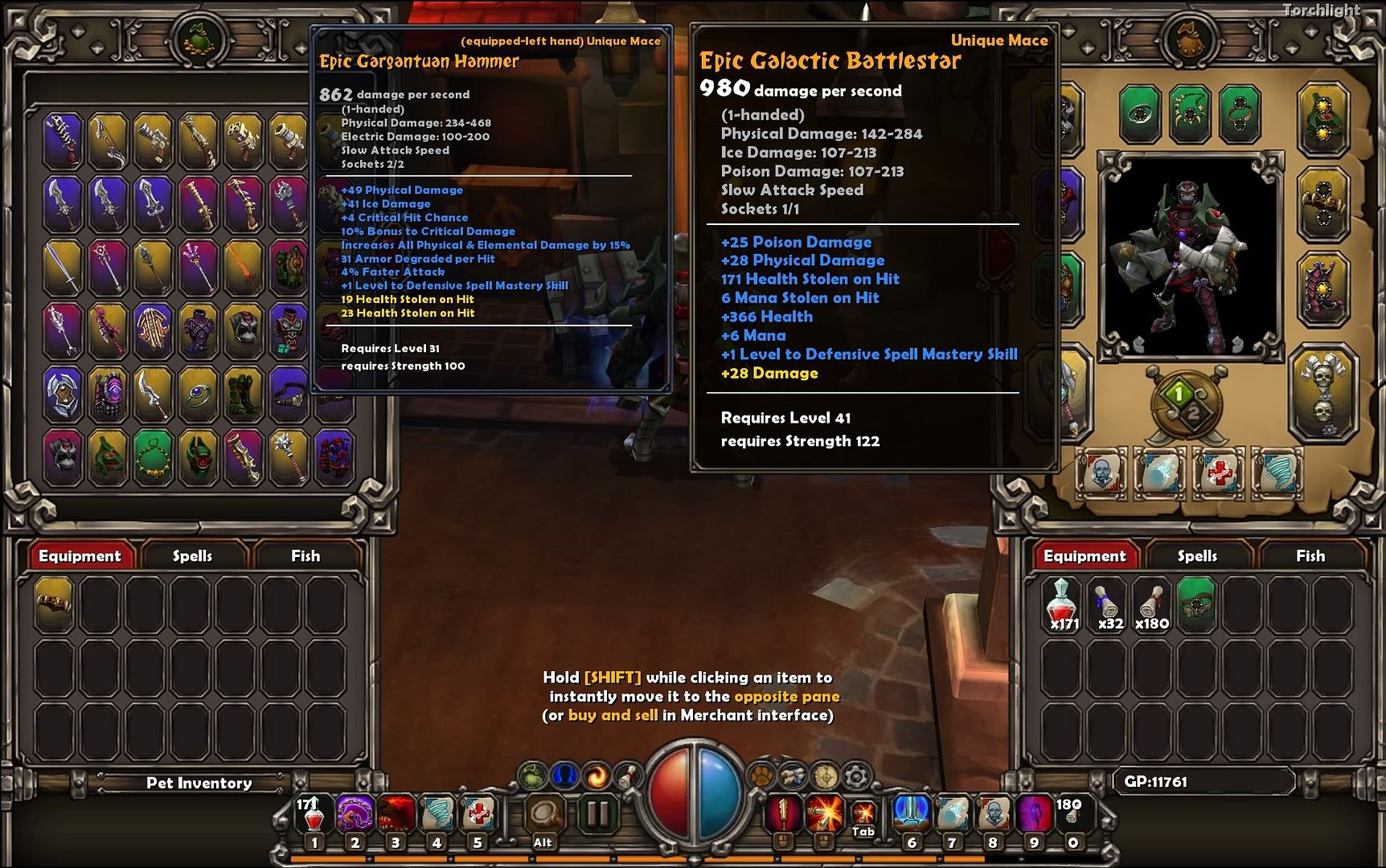Activate the glowing sword skill in slot 6
Image resolution: width=1386 pixels, height=868 pixels.
(x=911, y=813)
